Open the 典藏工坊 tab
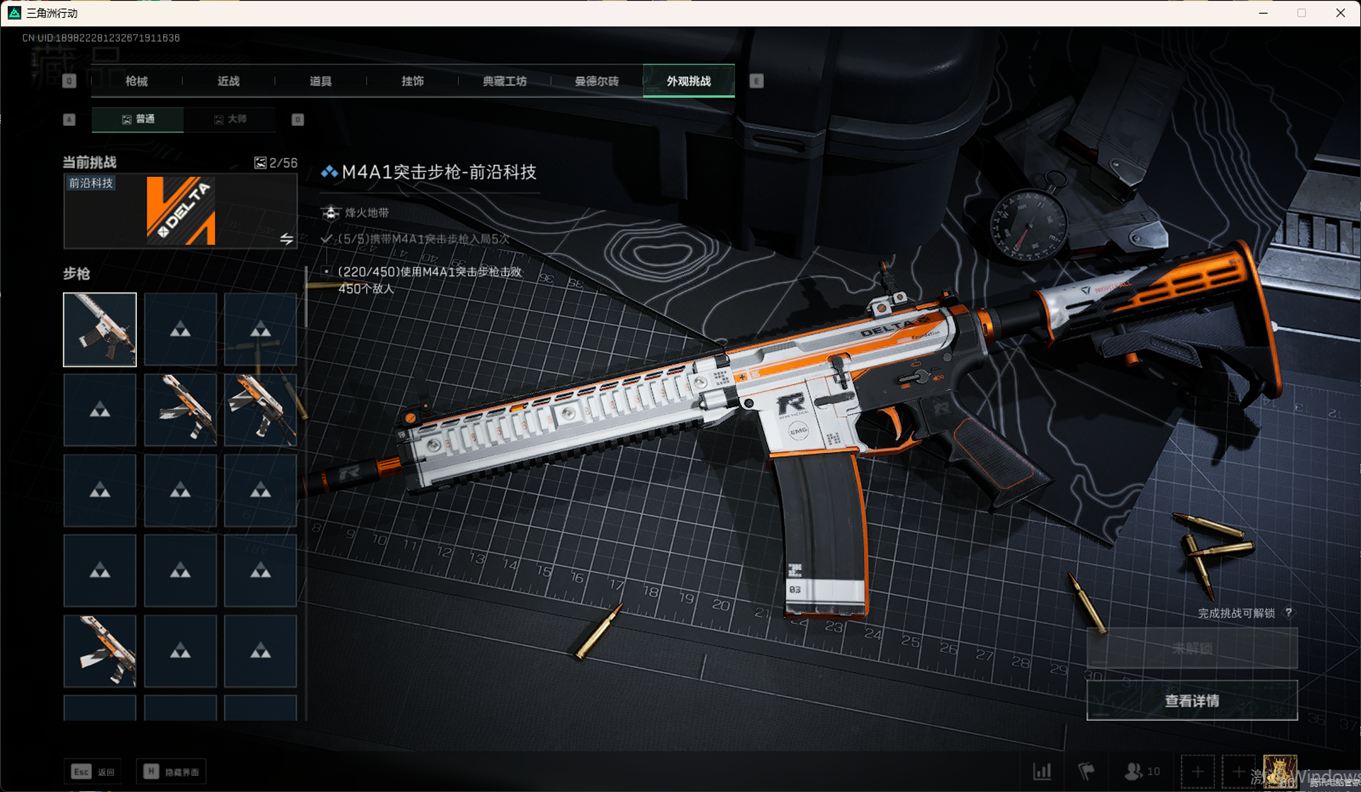The image size is (1361, 792). (504, 81)
